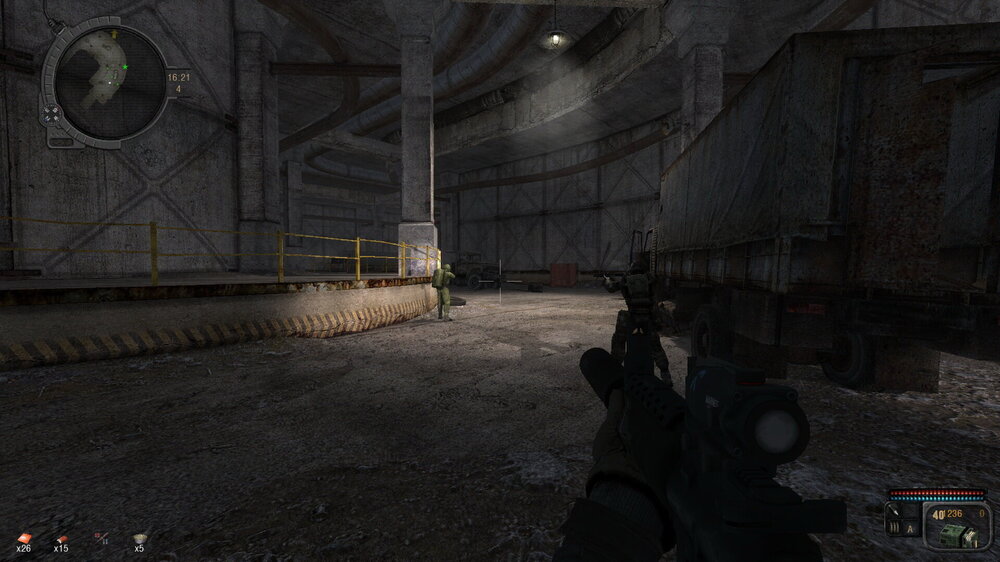This screenshot has height=562, width=1000.
Task: Select the green star marker on minimap
Action: 125,67
